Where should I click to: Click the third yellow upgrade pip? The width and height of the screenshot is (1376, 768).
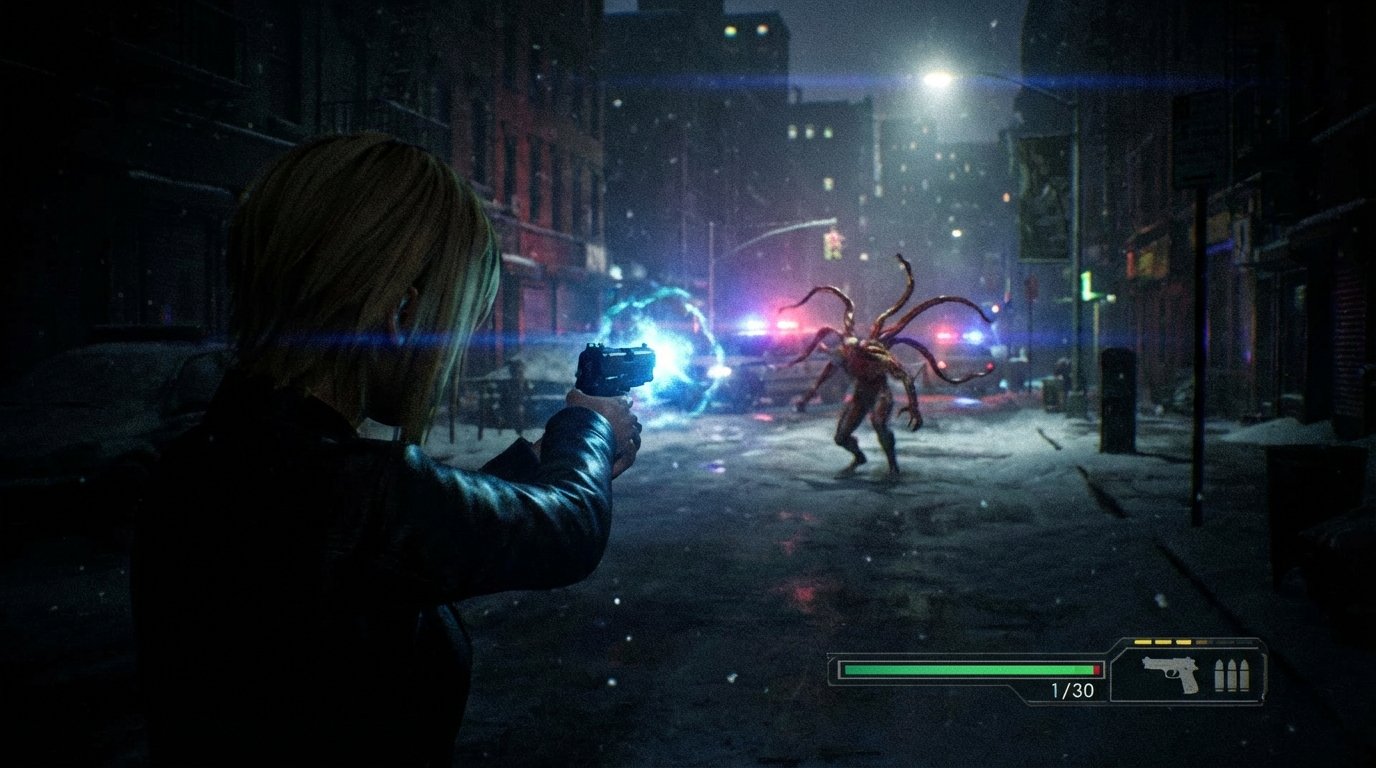pyautogui.click(x=1184, y=642)
